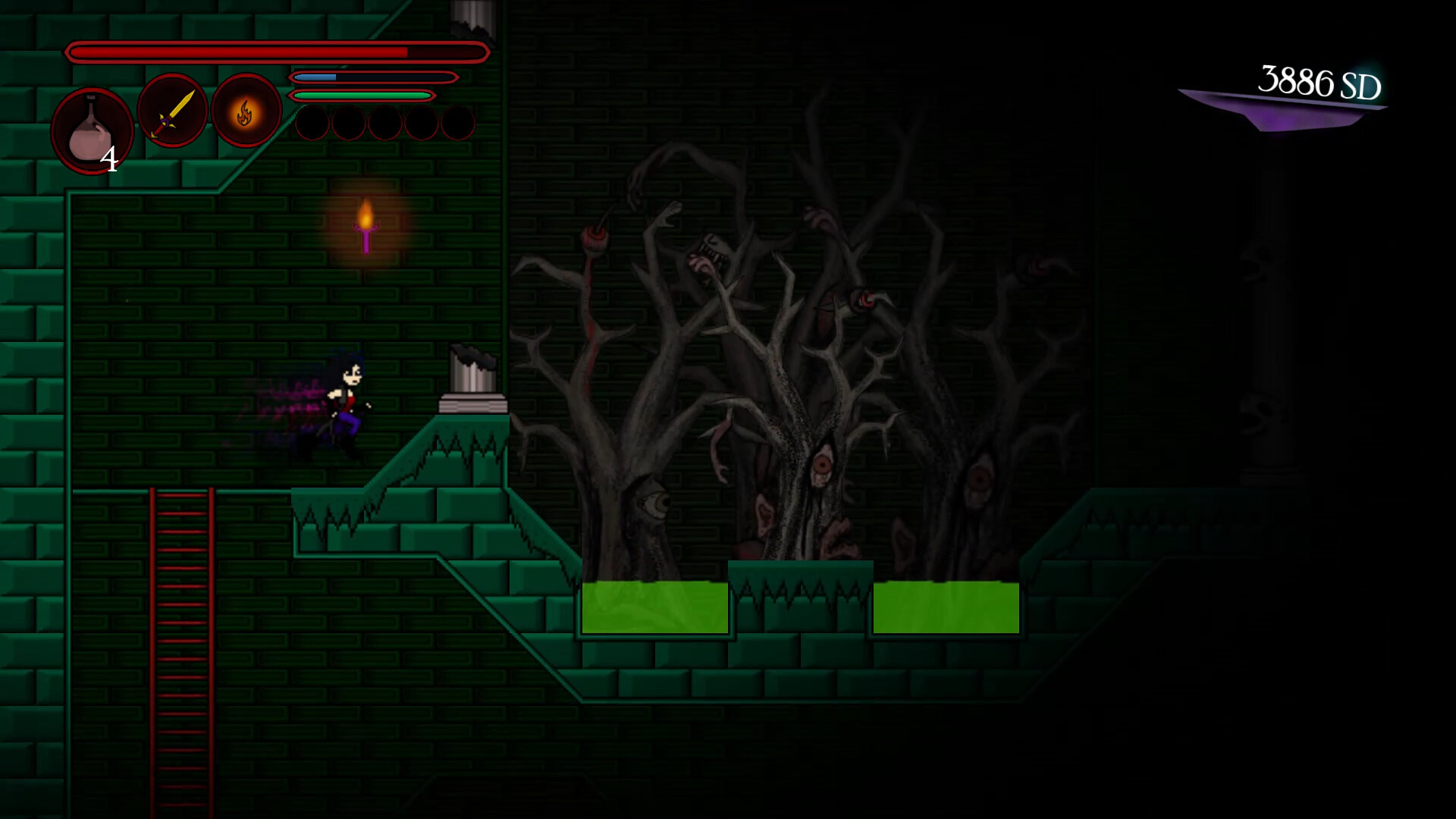The width and height of the screenshot is (1456, 819).
Task: Click the third empty ability slot
Action: point(388,124)
